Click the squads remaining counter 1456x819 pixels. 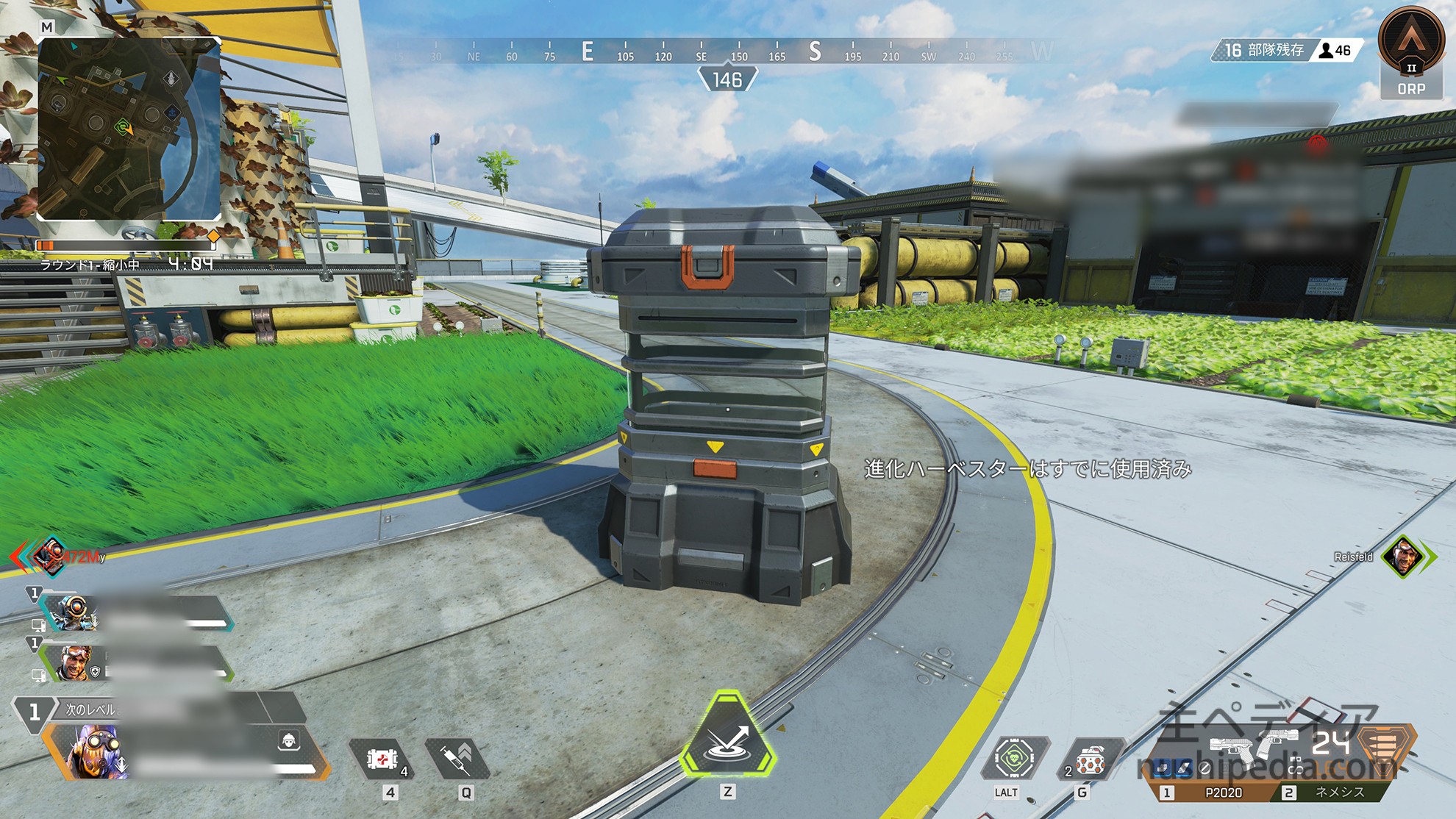(1264, 50)
